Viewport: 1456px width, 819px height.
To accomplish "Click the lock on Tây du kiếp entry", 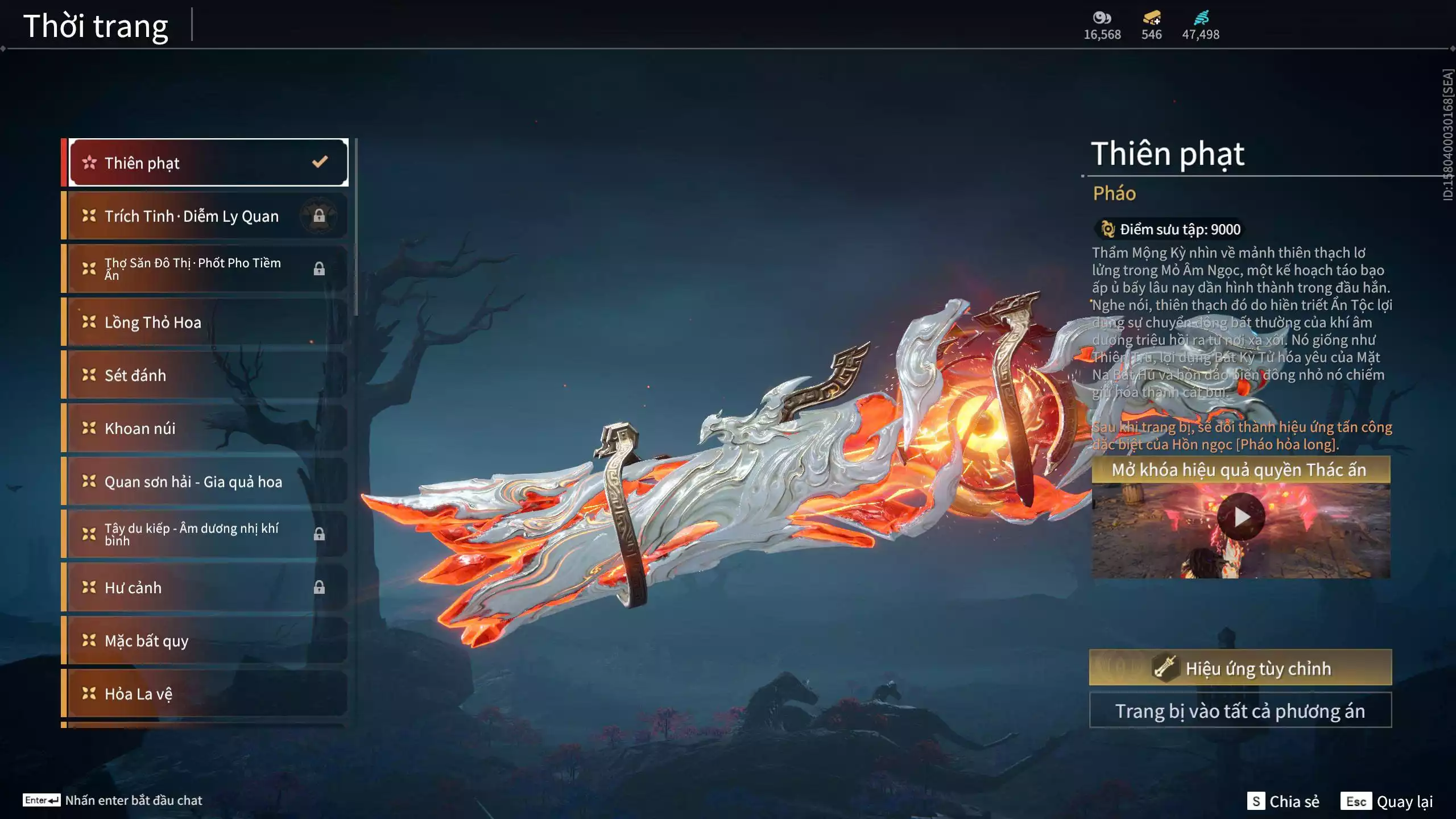I will (320, 533).
